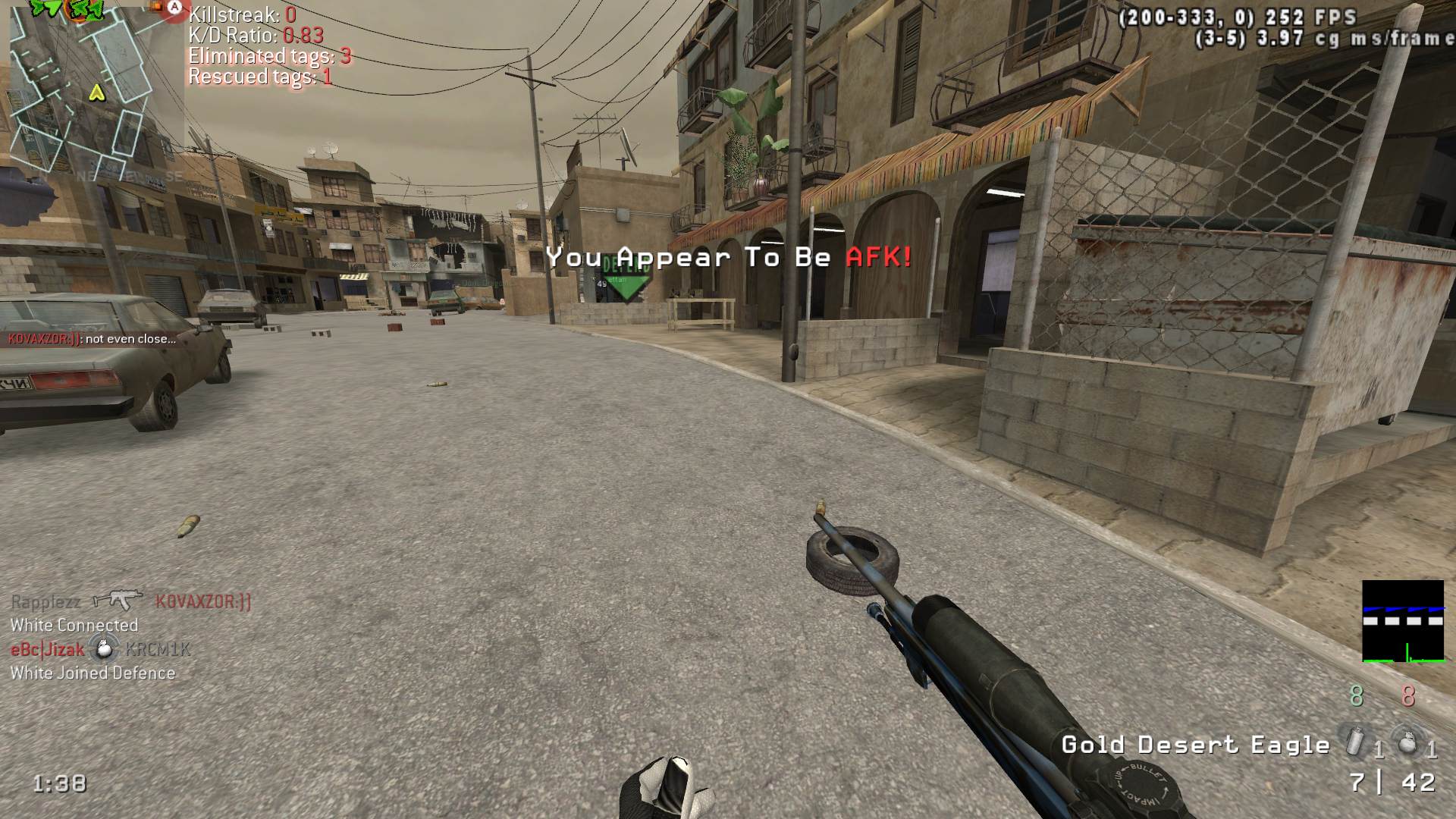Select the frag grenade icon
Viewport: 1456px width, 819px height.
click(x=1407, y=742)
